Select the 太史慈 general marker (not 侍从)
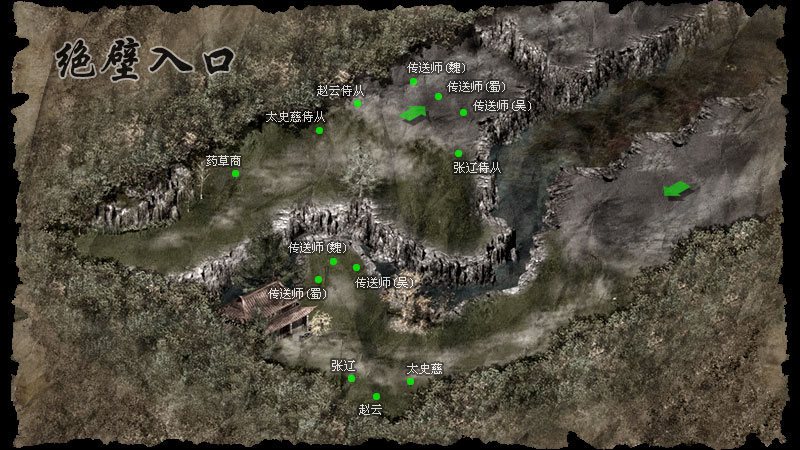800x450 pixels. [411, 381]
